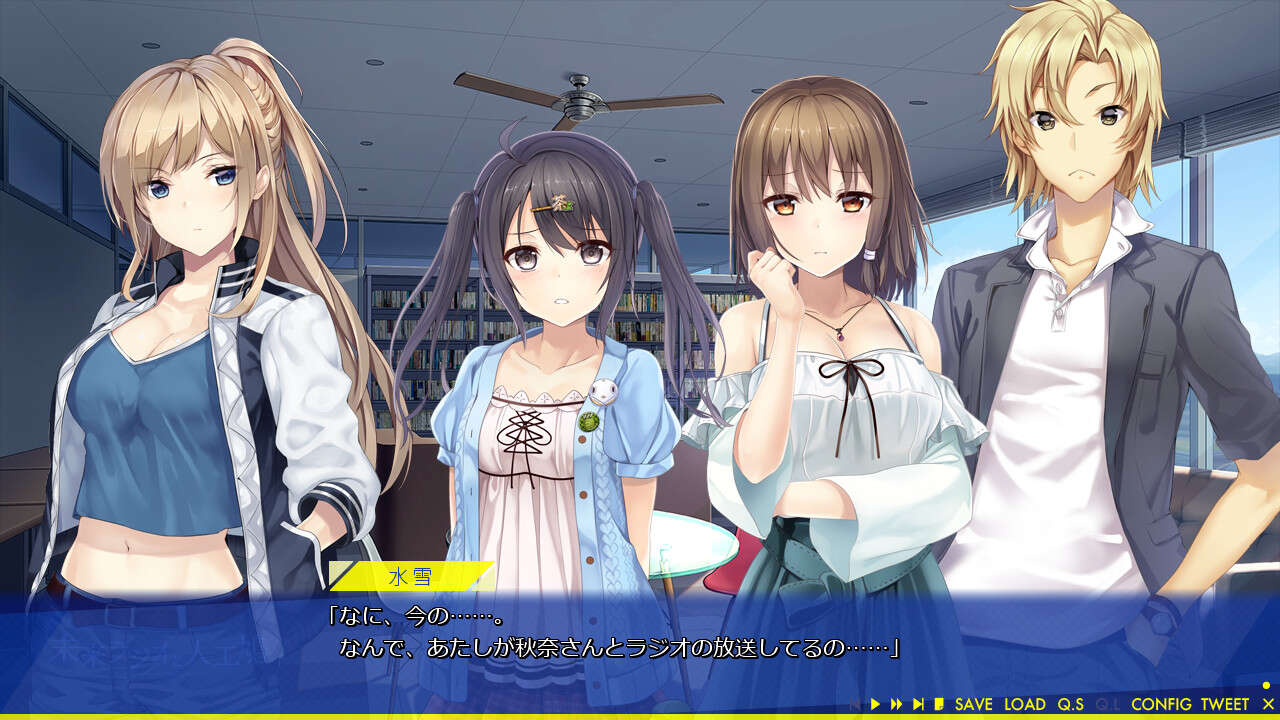Quick save with the Q.S button

tap(1070, 705)
